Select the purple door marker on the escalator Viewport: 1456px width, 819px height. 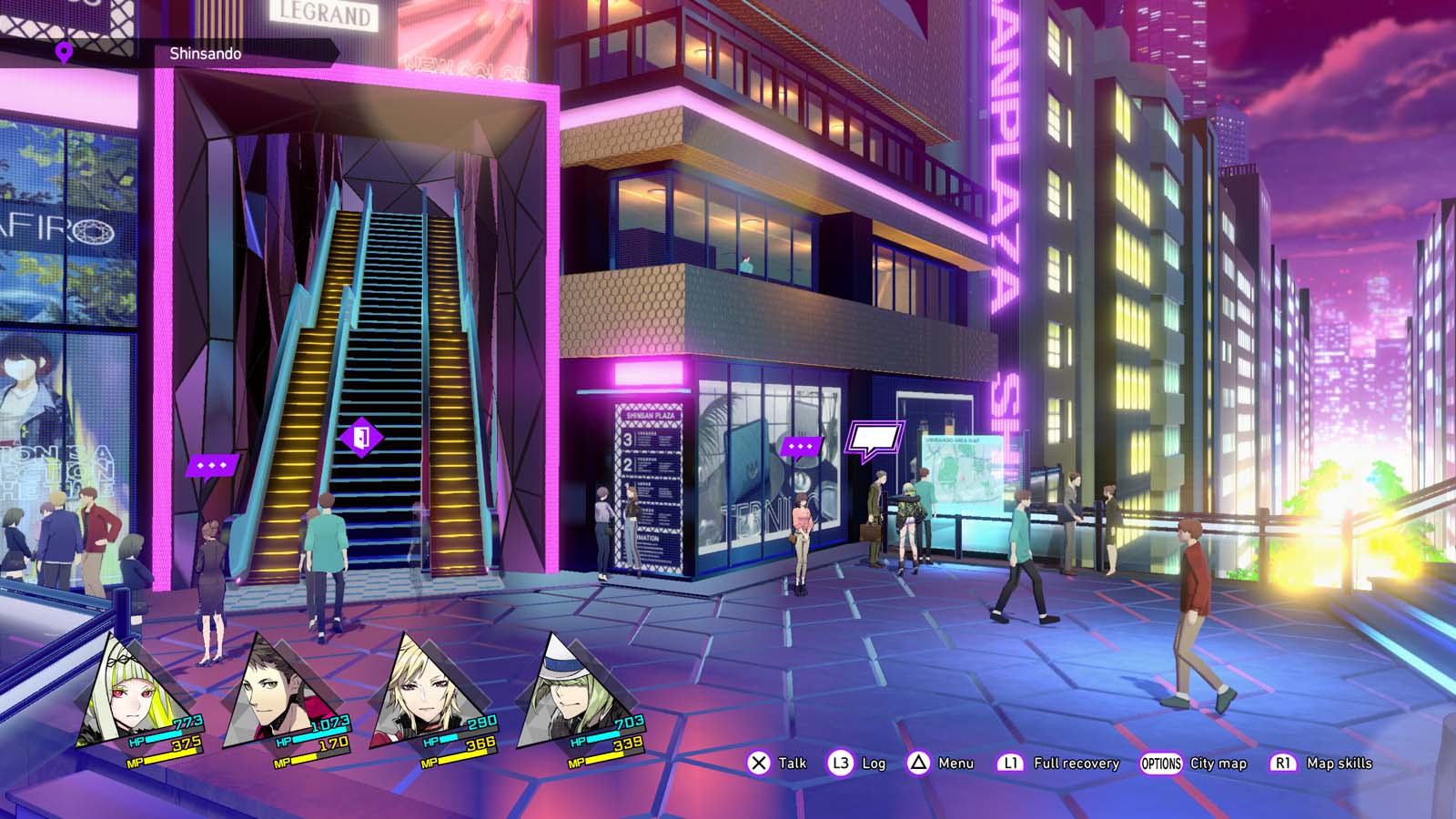click(361, 438)
